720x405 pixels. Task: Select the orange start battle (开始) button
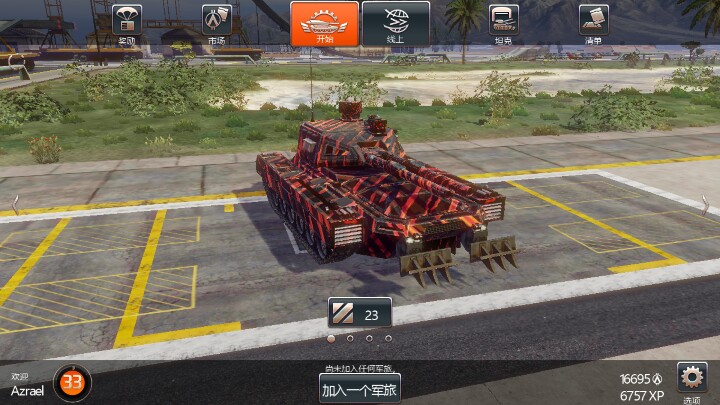pos(324,23)
